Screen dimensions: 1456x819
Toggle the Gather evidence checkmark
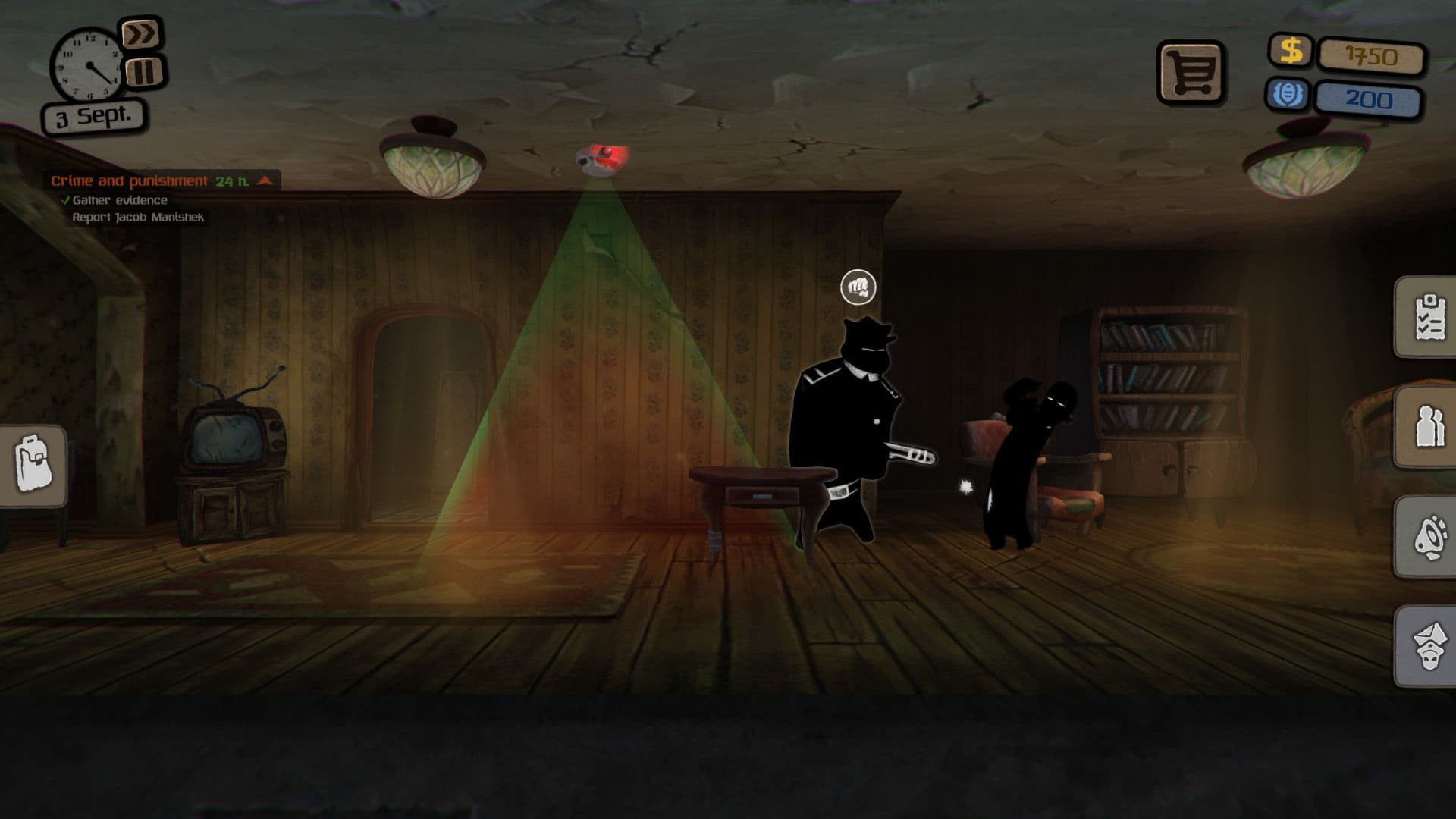64,199
